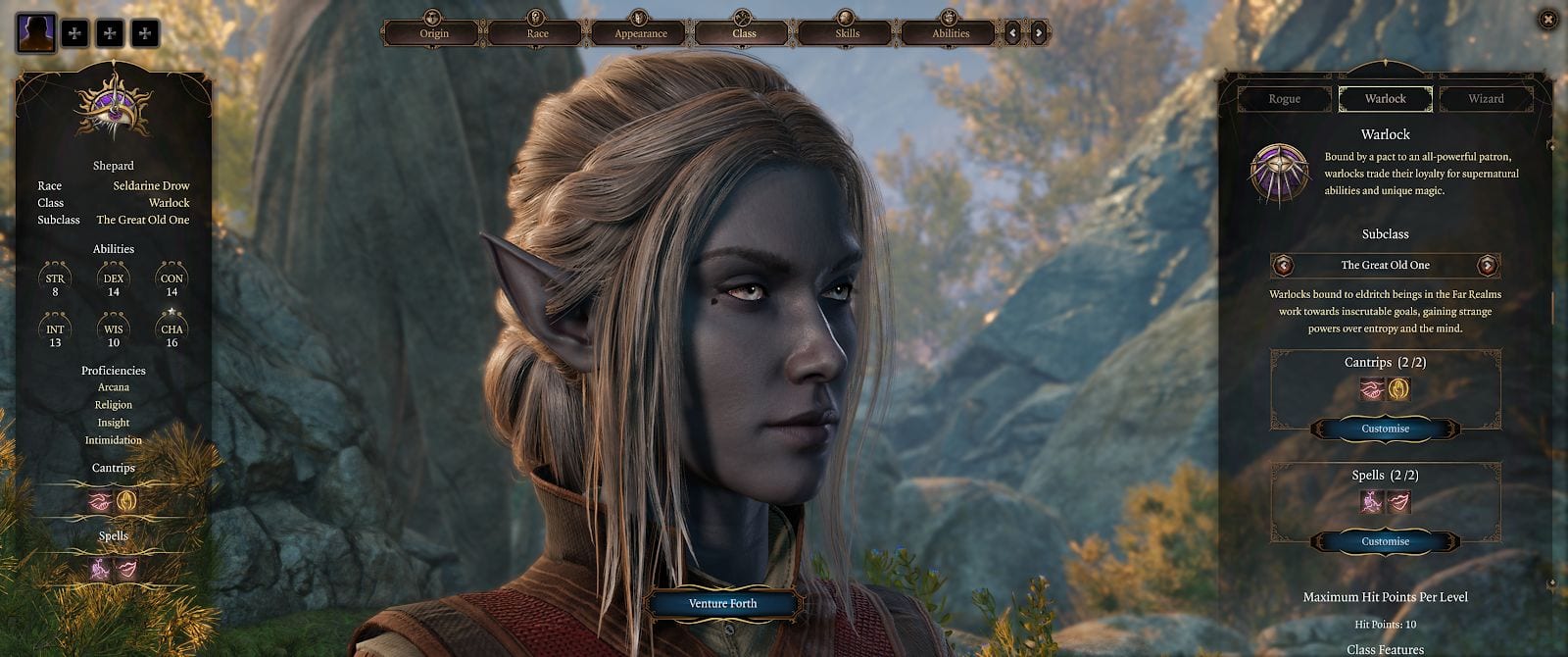Select the Warlock class tab

click(x=1385, y=99)
